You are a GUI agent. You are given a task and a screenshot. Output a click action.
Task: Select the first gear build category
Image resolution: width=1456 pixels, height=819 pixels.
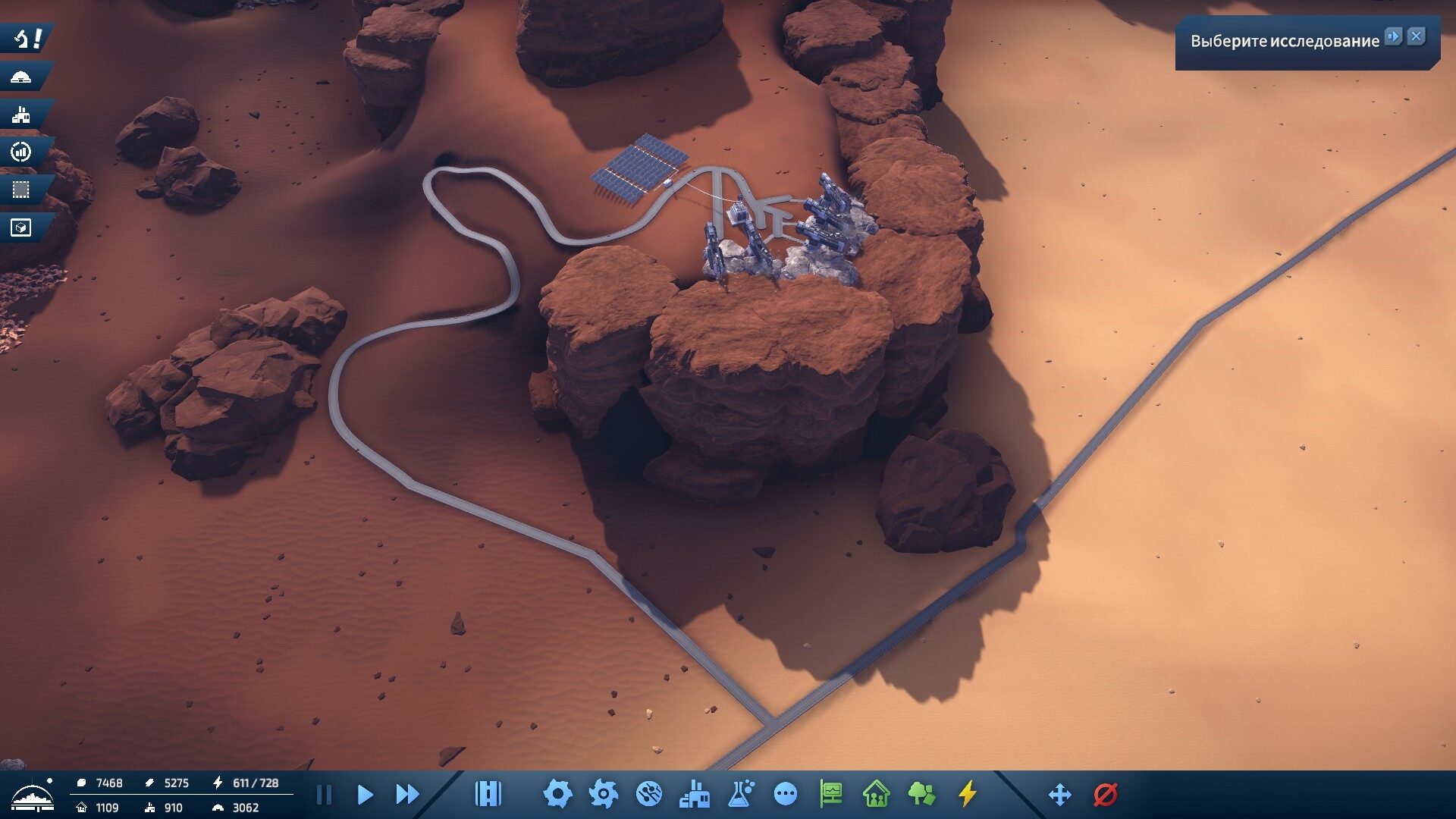(x=557, y=794)
